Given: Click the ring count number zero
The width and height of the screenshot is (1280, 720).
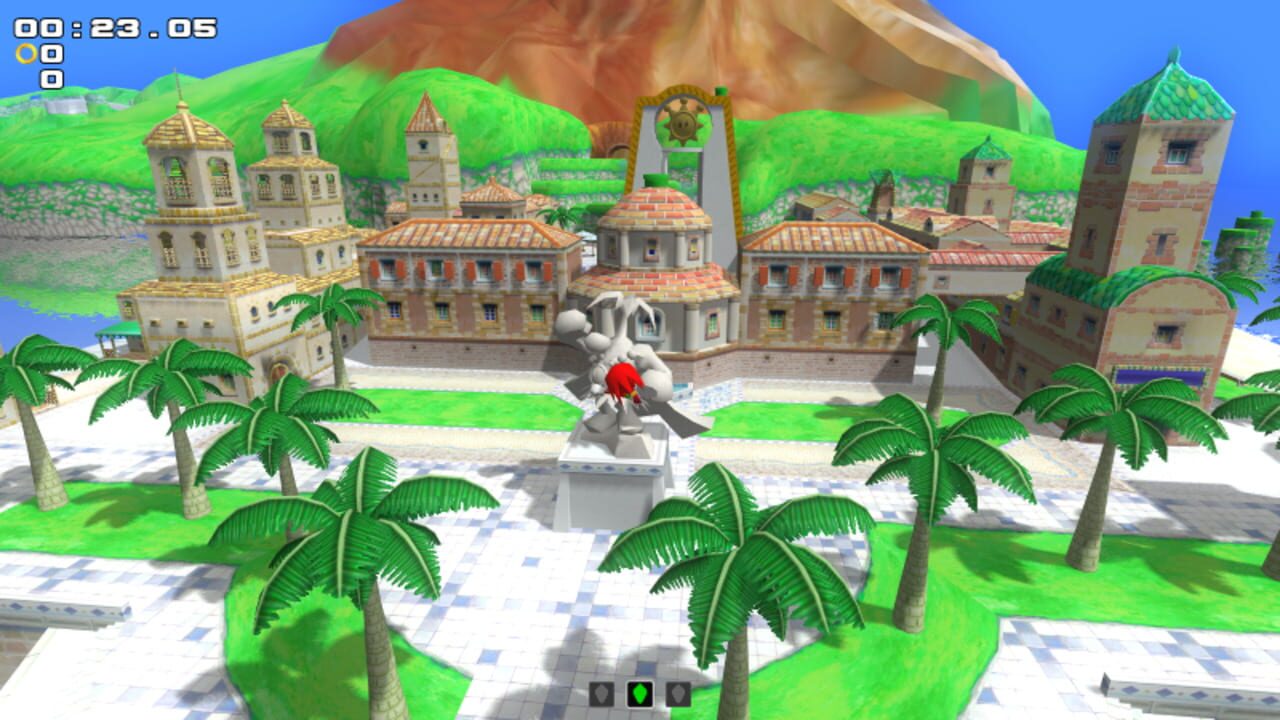Looking at the screenshot, I should 52,54.
